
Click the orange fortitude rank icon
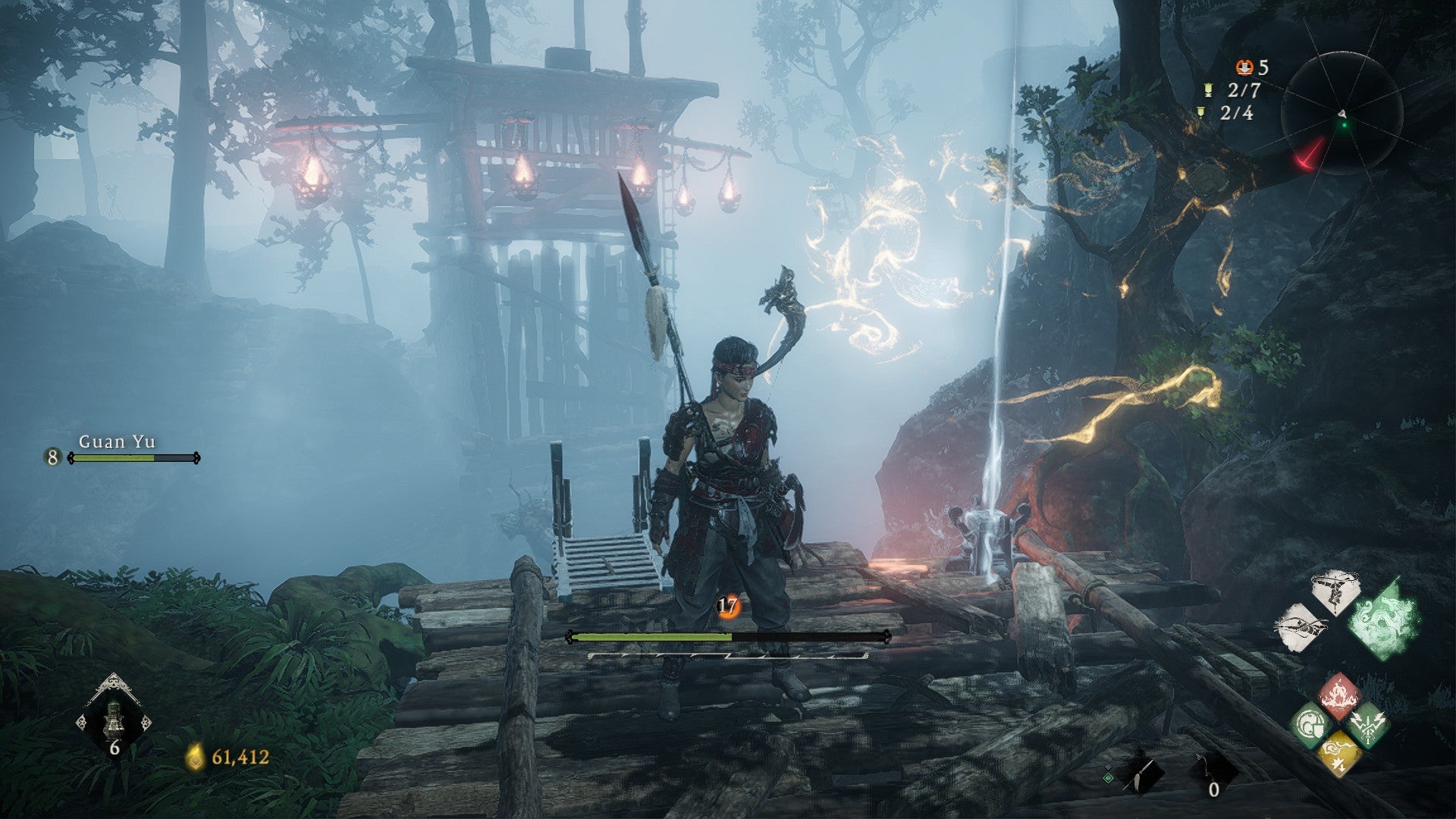pyautogui.click(x=728, y=606)
